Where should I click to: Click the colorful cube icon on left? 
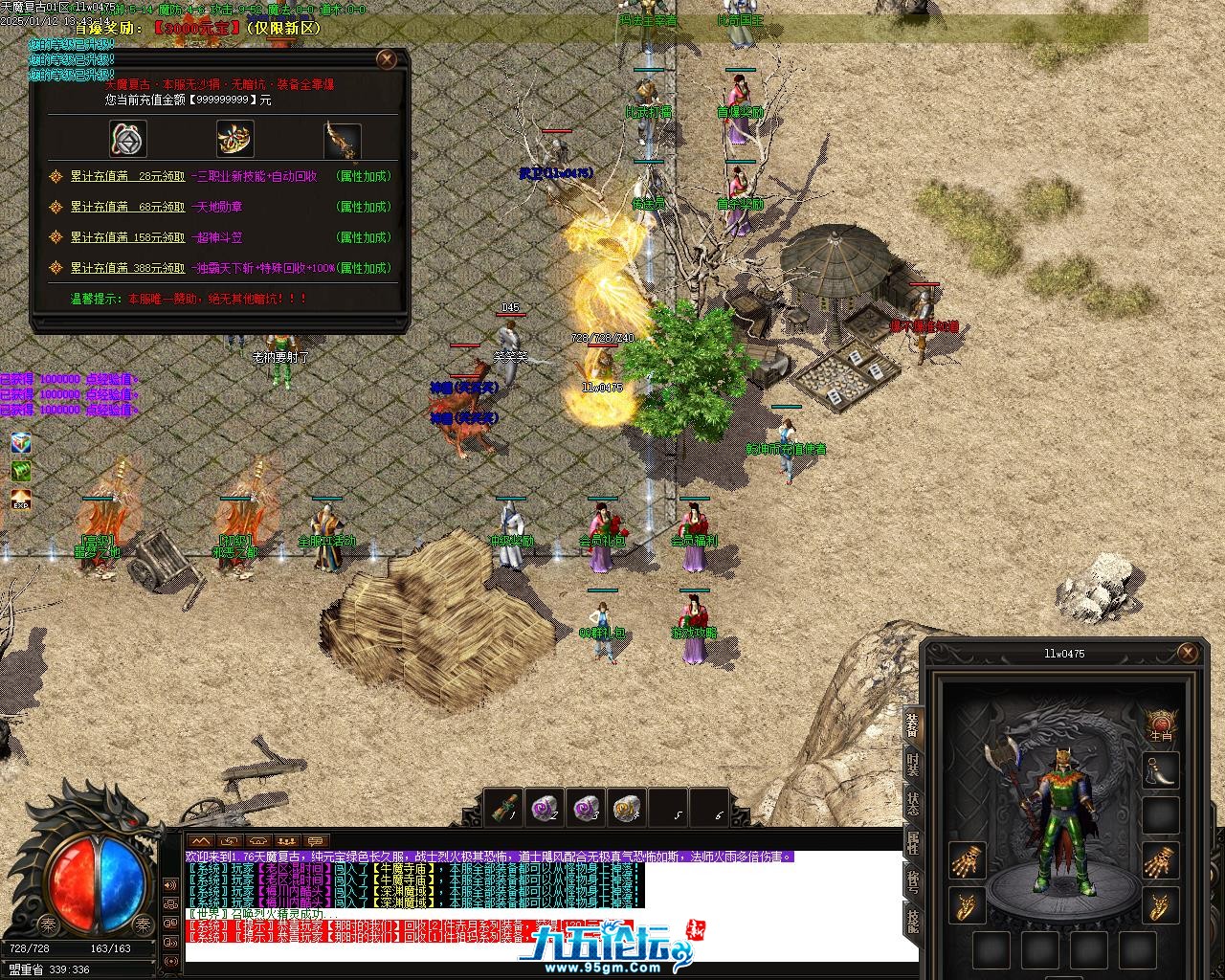[21, 443]
